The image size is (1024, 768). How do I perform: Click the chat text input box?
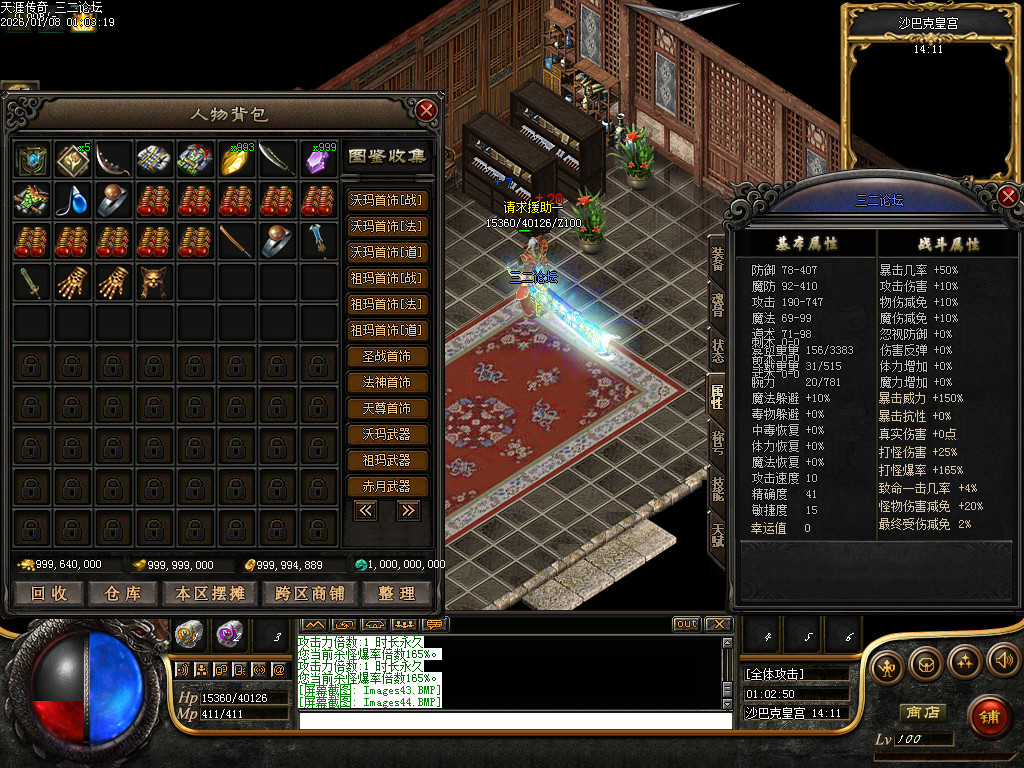tap(515, 720)
